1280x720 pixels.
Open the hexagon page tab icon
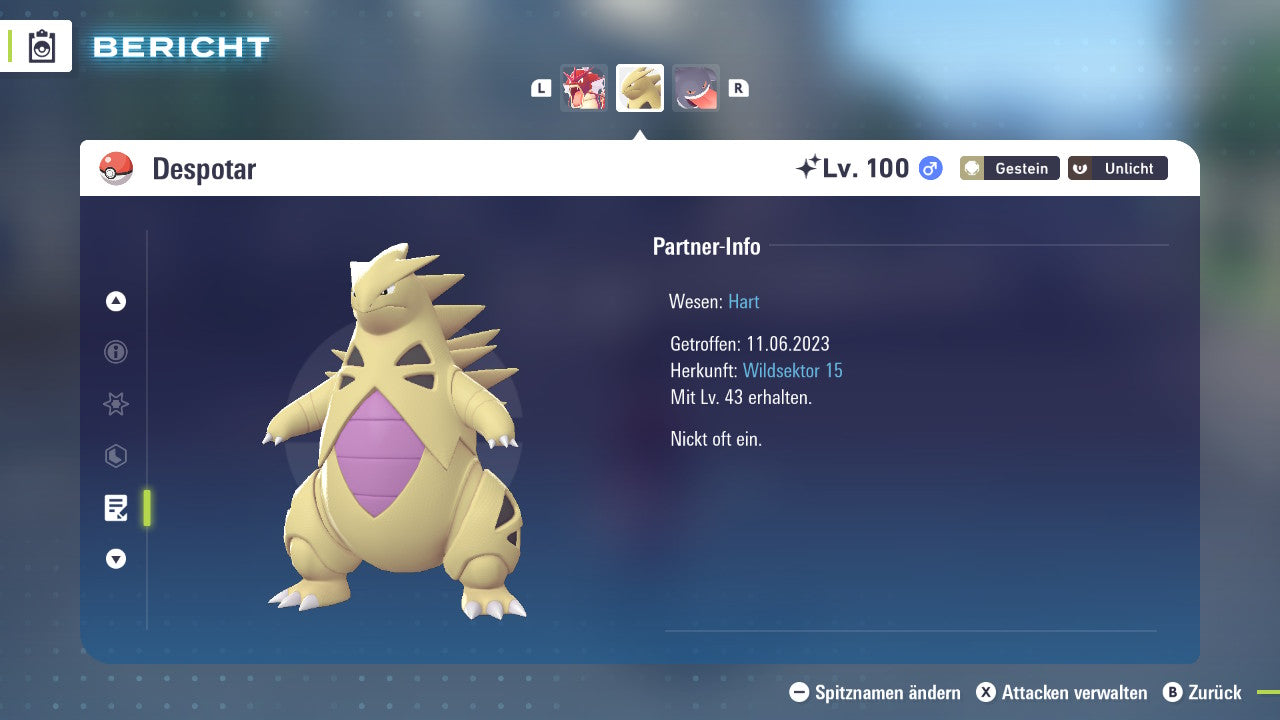pos(116,456)
